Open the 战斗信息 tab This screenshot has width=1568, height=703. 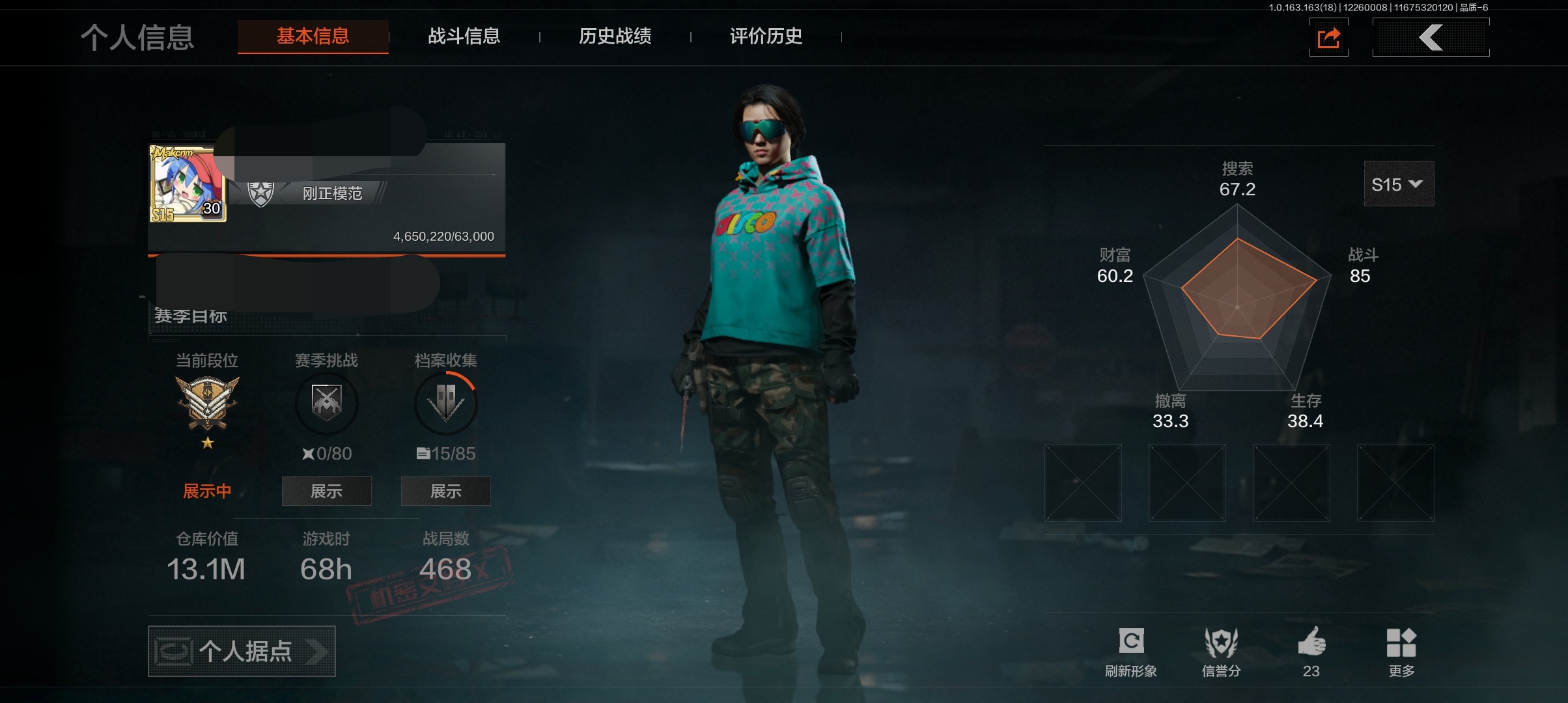click(464, 36)
